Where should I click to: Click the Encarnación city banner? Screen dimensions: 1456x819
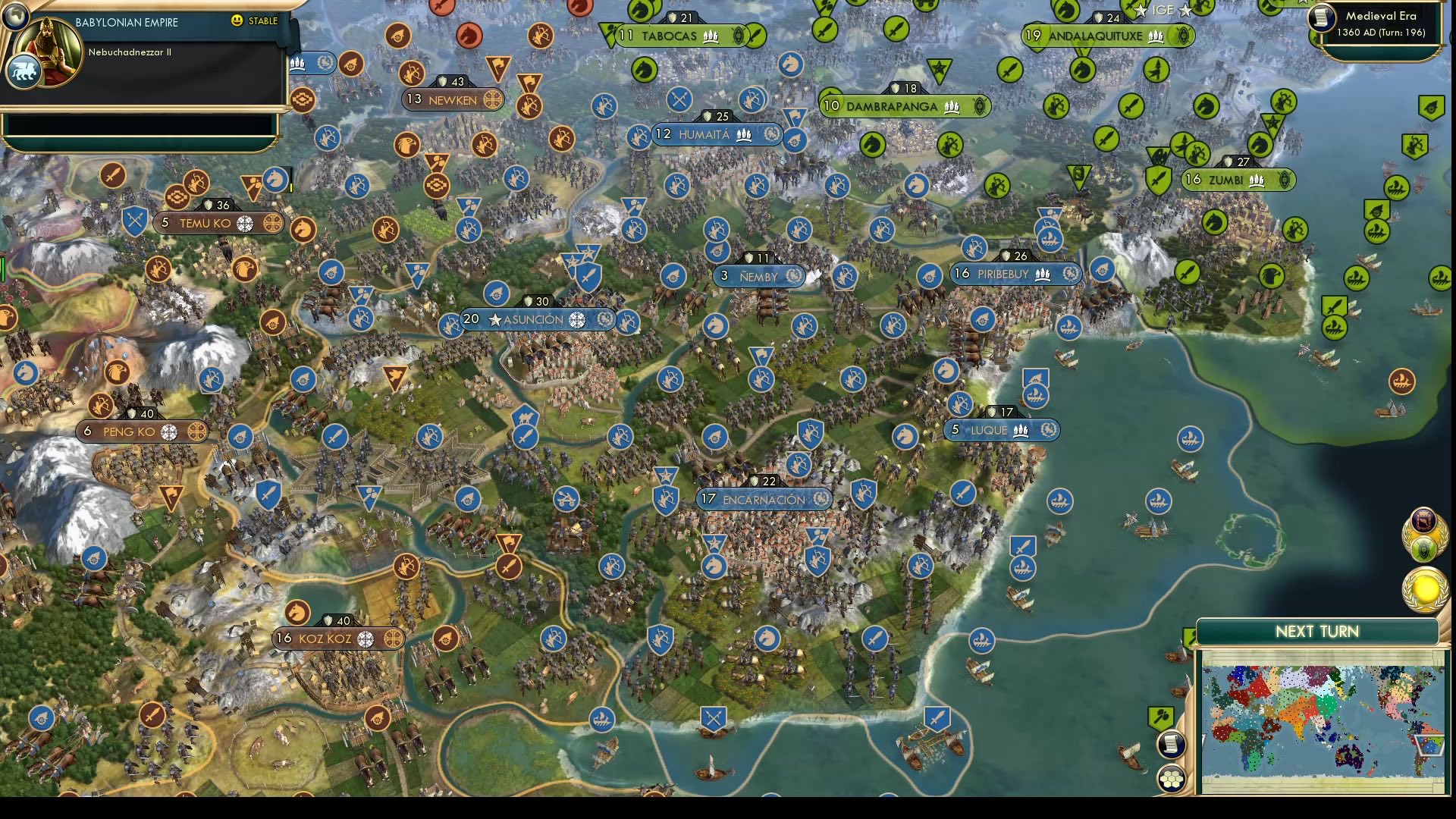764,499
